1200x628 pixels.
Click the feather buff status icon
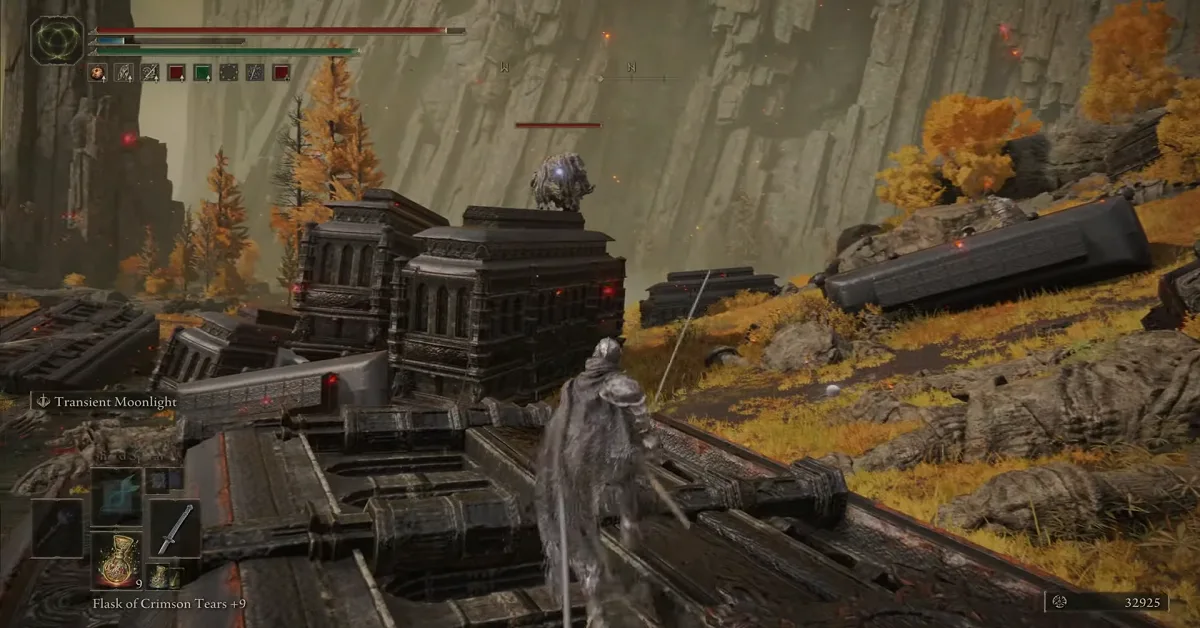coord(124,72)
